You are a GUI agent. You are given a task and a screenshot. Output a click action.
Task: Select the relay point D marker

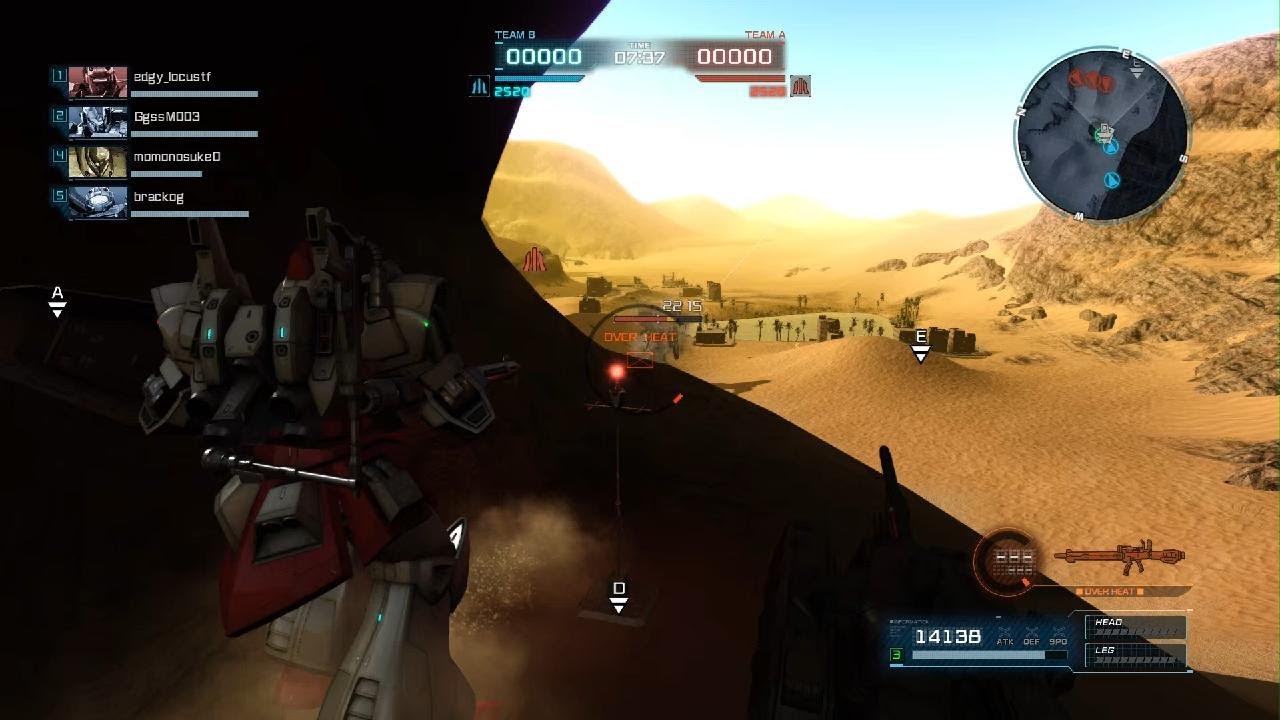[619, 596]
